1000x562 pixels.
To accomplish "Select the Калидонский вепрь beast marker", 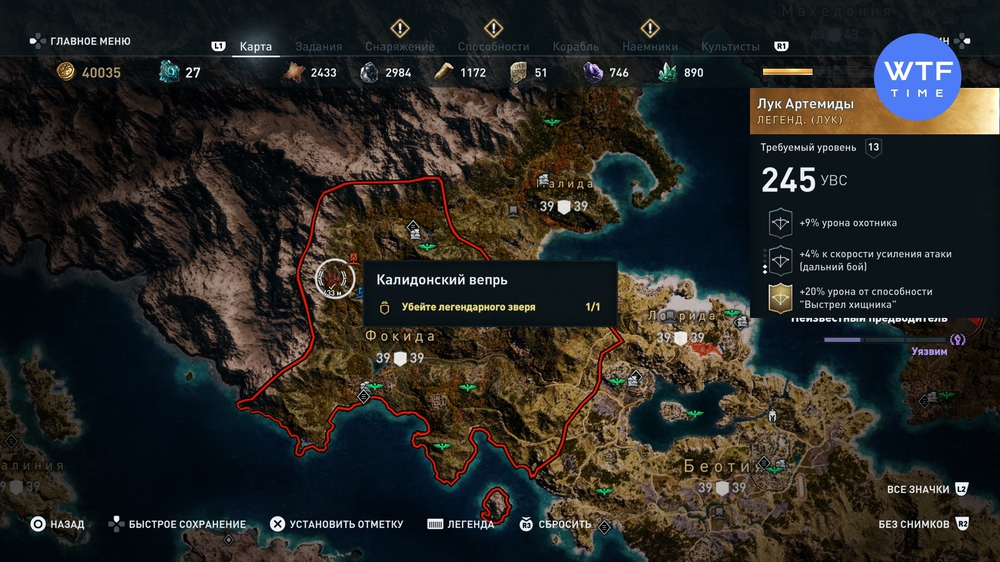I will [x=334, y=278].
